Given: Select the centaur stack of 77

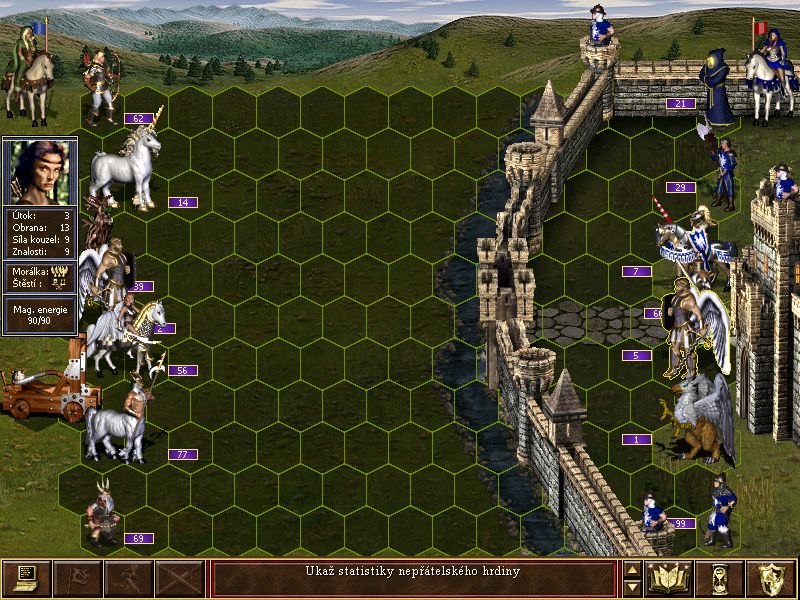Looking at the screenshot, I should point(118,420).
